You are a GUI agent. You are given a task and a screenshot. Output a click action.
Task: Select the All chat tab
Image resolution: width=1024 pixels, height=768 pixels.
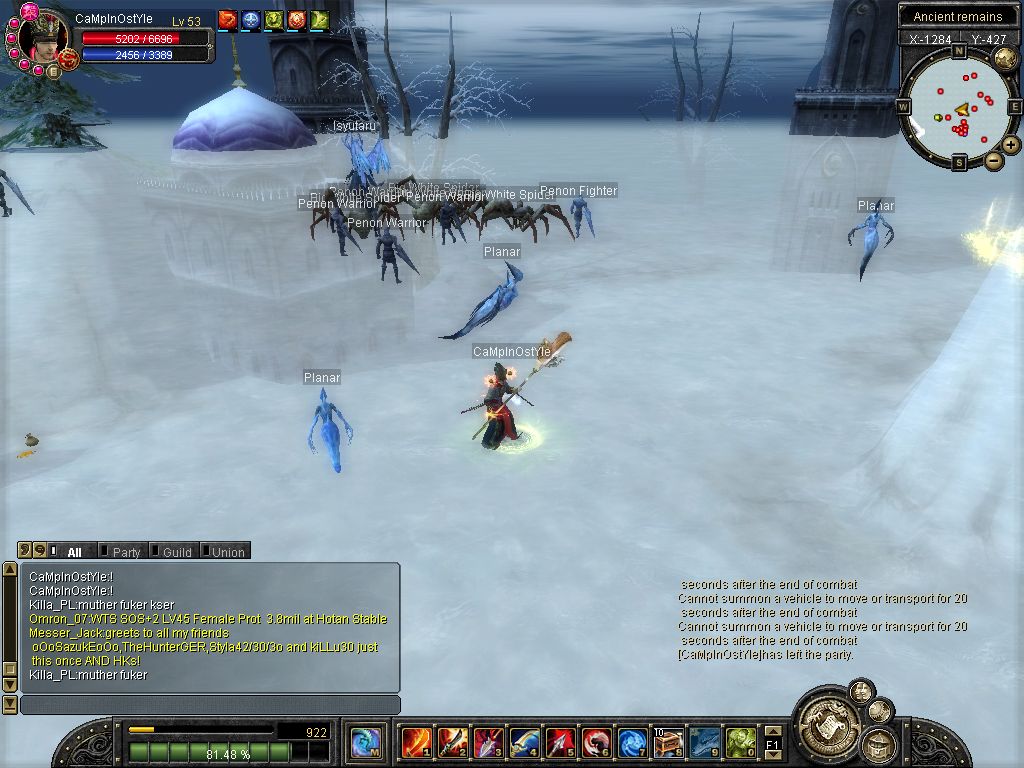pos(74,551)
